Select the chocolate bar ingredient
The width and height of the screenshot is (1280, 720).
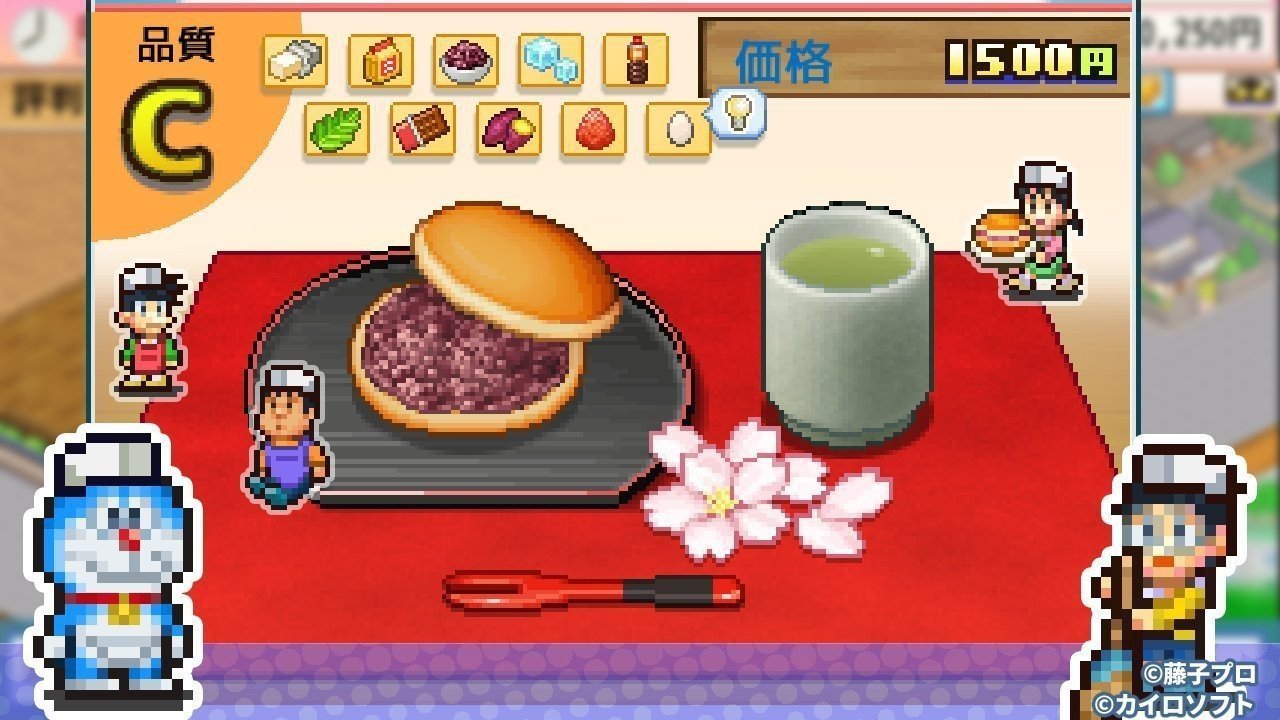423,131
